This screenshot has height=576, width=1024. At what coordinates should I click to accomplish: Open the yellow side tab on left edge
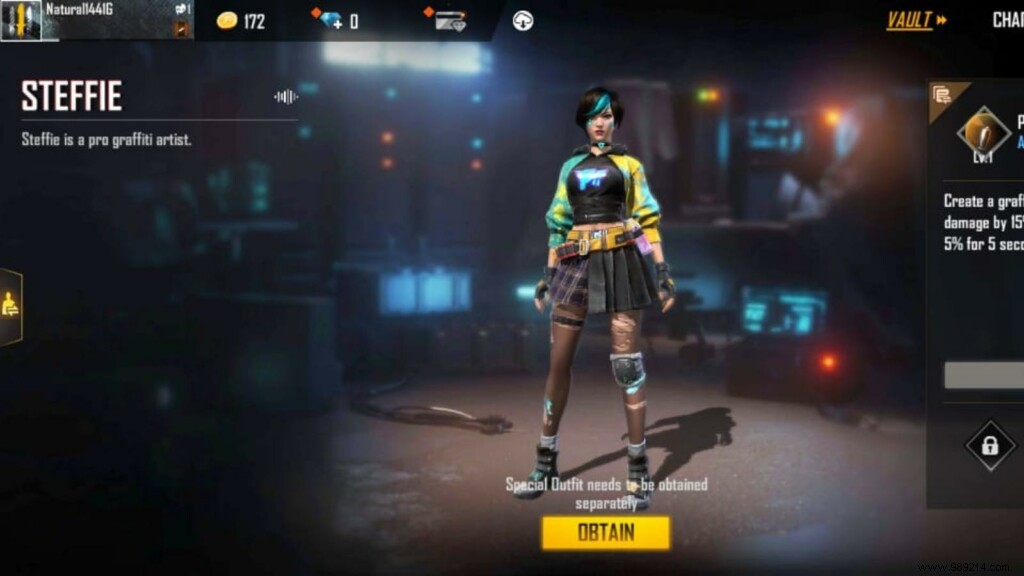coord(12,306)
